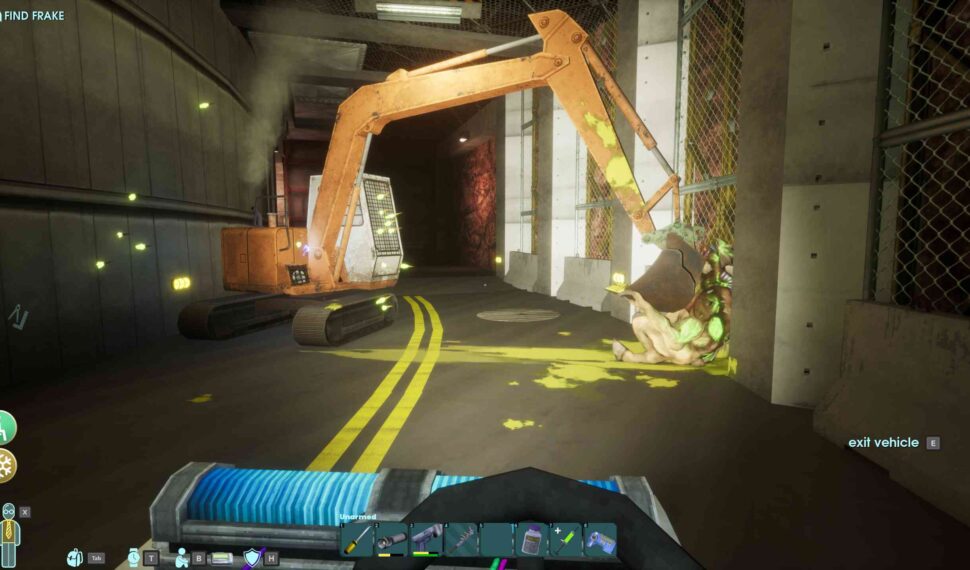Image resolution: width=970 pixels, height=570 pixels.
Task: Open the scientist character status figure
Action: [x=10, y=535]
